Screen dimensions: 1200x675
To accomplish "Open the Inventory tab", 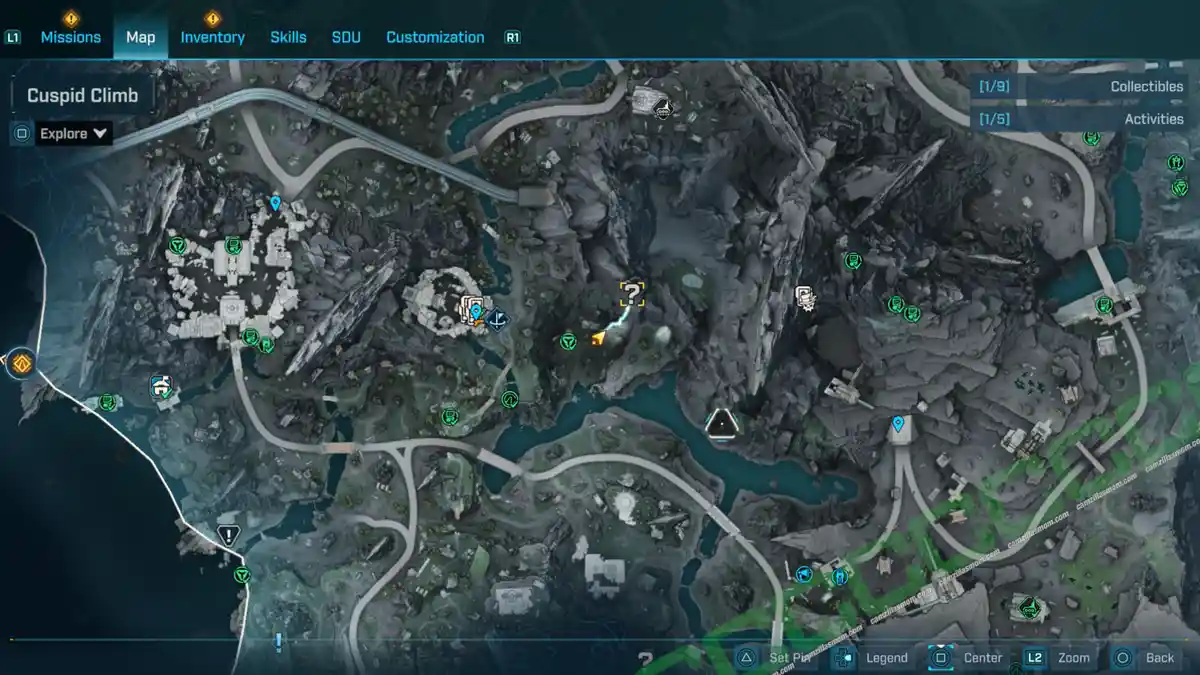I will [212, 37].
